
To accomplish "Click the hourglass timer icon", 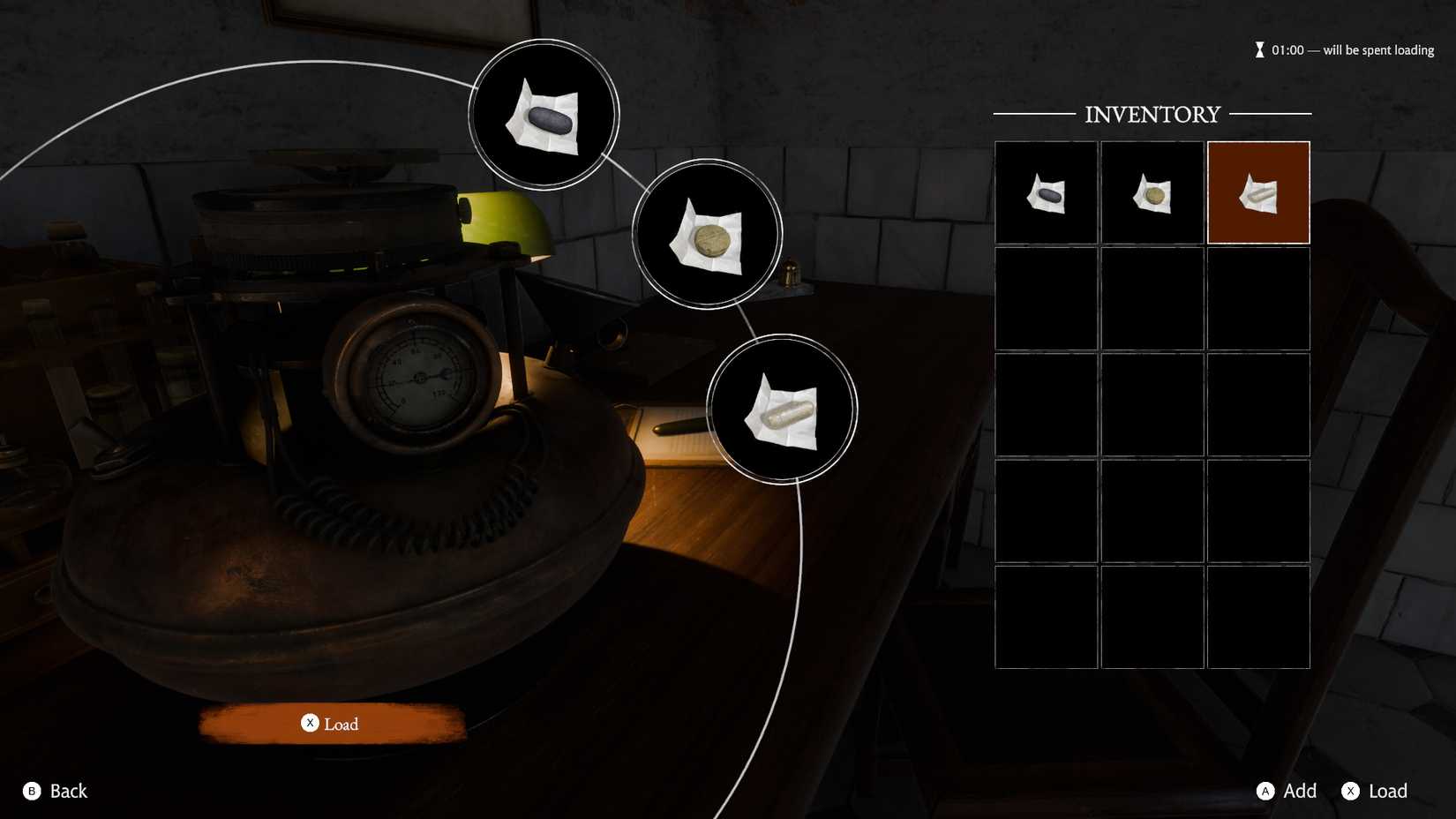I will click(x=1260, y=49).
